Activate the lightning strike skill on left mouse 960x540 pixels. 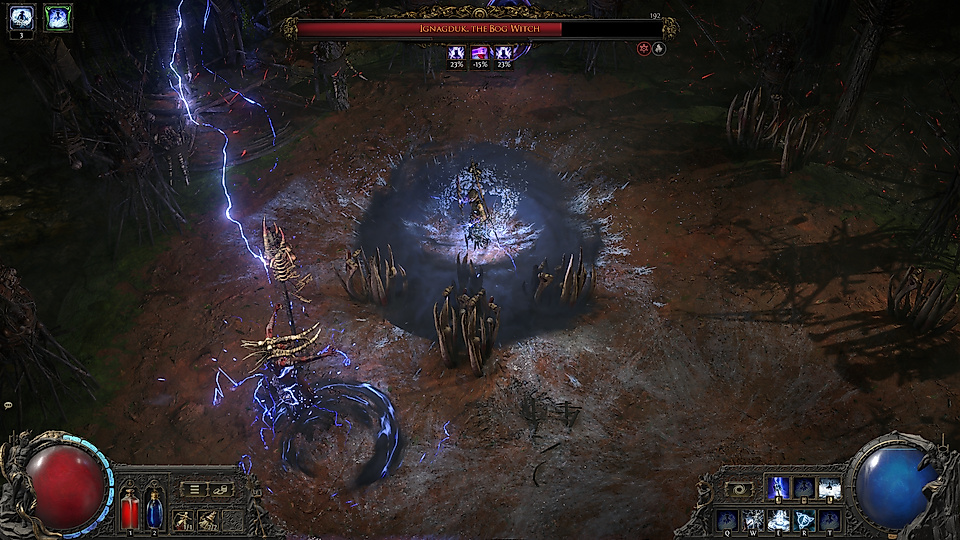[777, 488]
